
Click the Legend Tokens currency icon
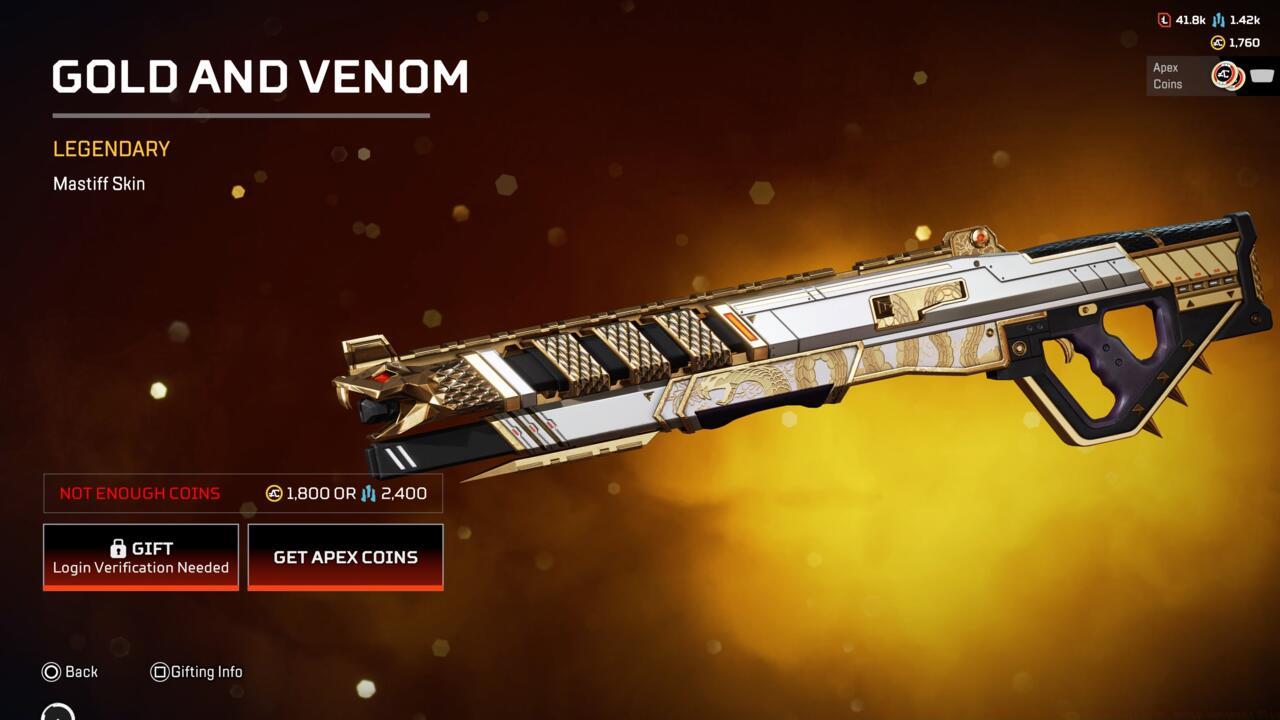pyautogui.click(x=1165, y=20)
